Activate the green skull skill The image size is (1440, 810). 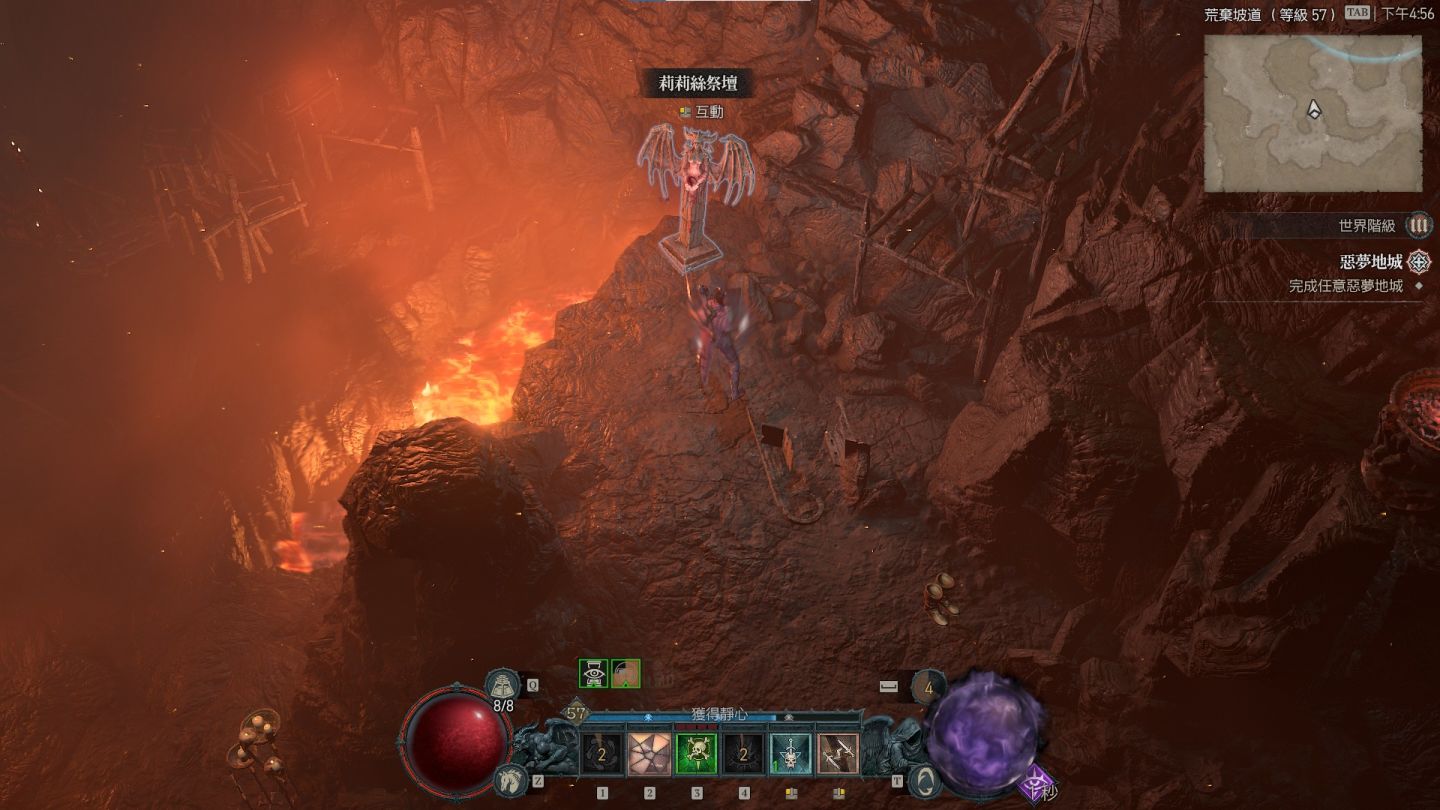(x=696, y=755)
